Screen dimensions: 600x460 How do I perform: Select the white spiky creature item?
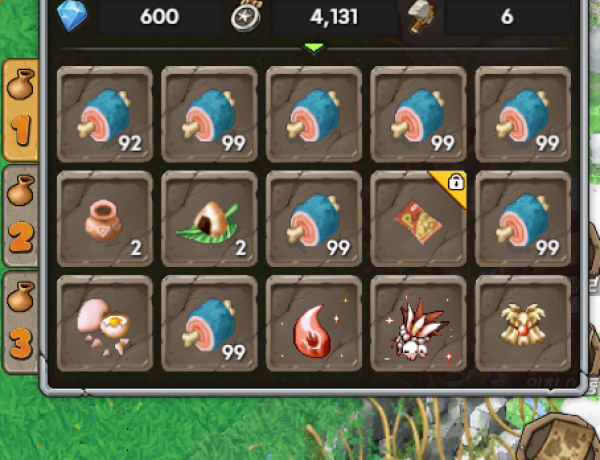pyautogui.click(x=418, y=324)
